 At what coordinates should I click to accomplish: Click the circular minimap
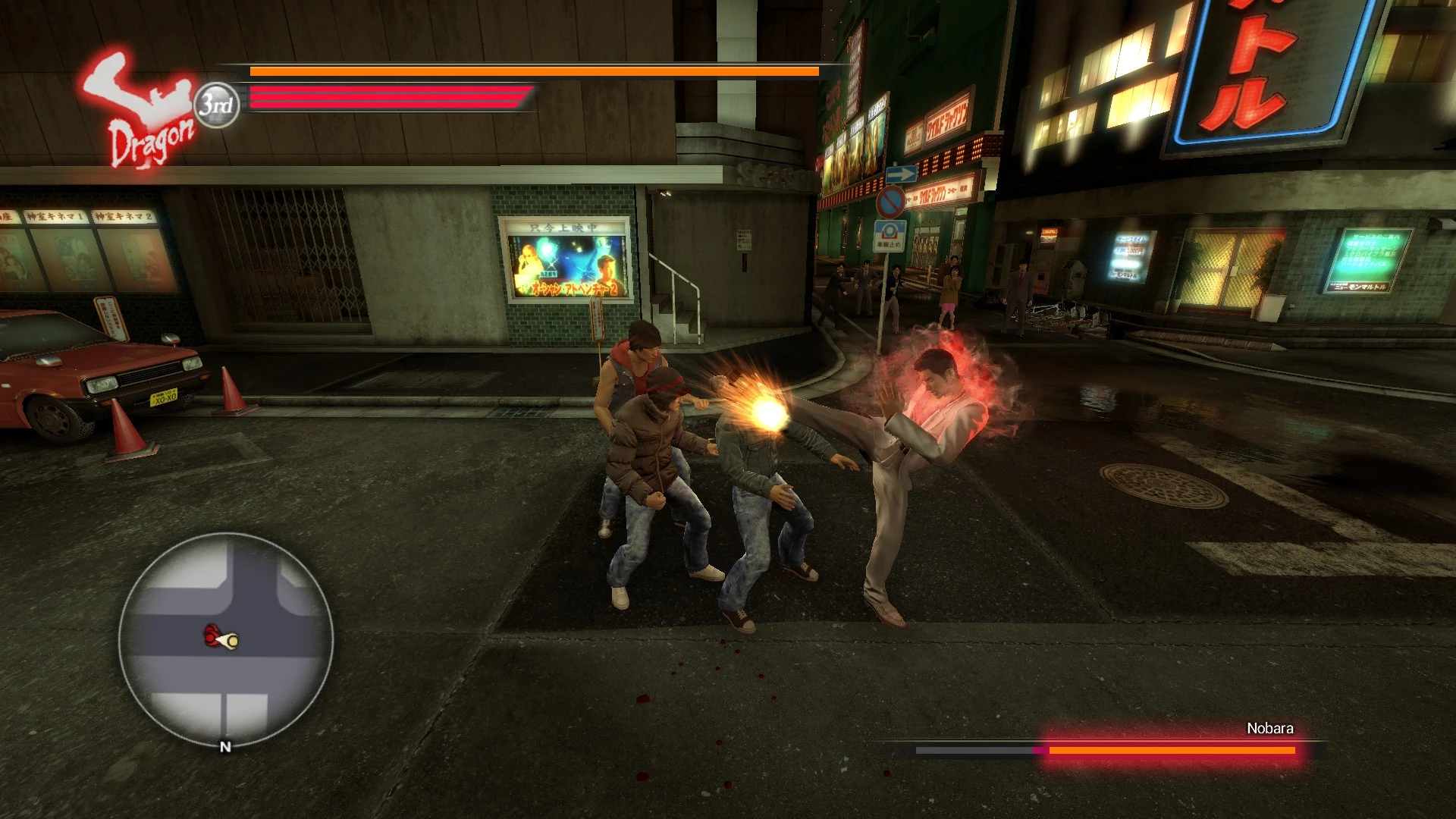[x=225, y=641]
